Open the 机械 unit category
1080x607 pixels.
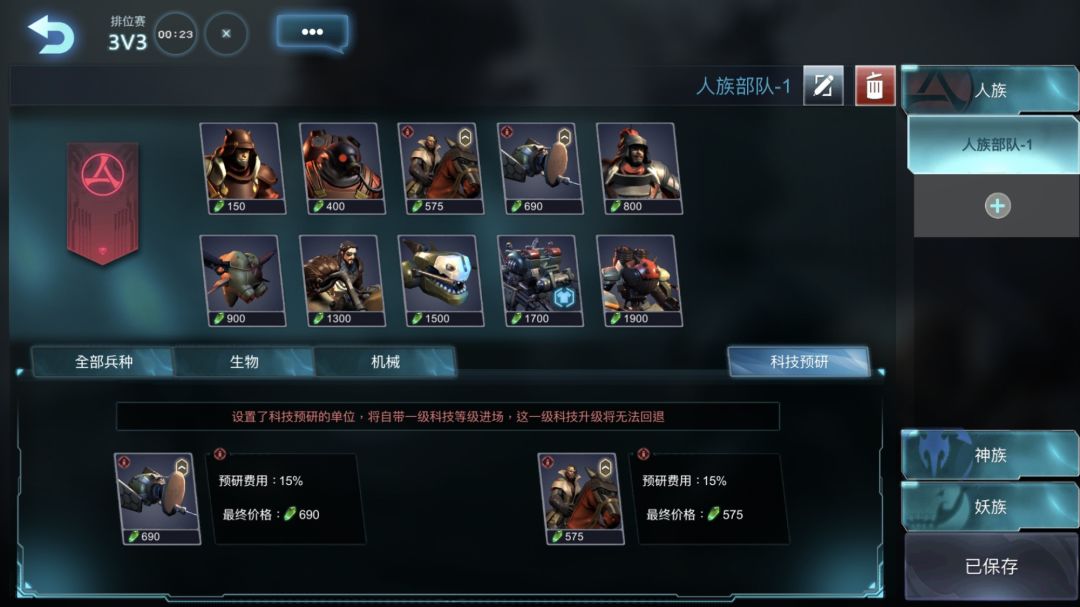coord(385,362)
